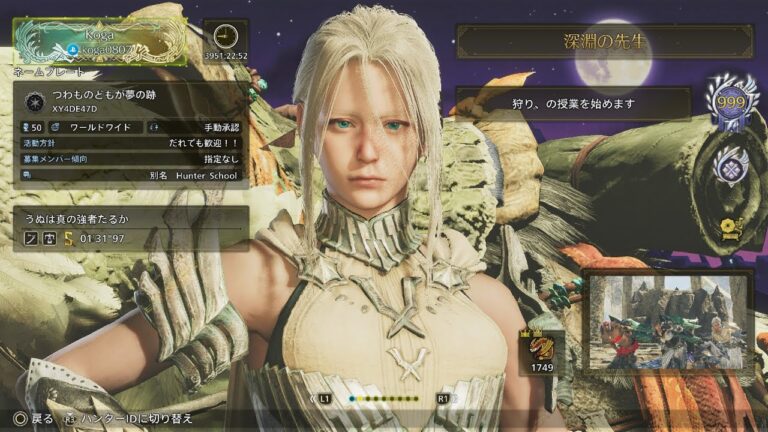768x432 pixels.
Task: Select the greeting message 狩り、の授業を始めます
Action: click(x=573, y=103)
